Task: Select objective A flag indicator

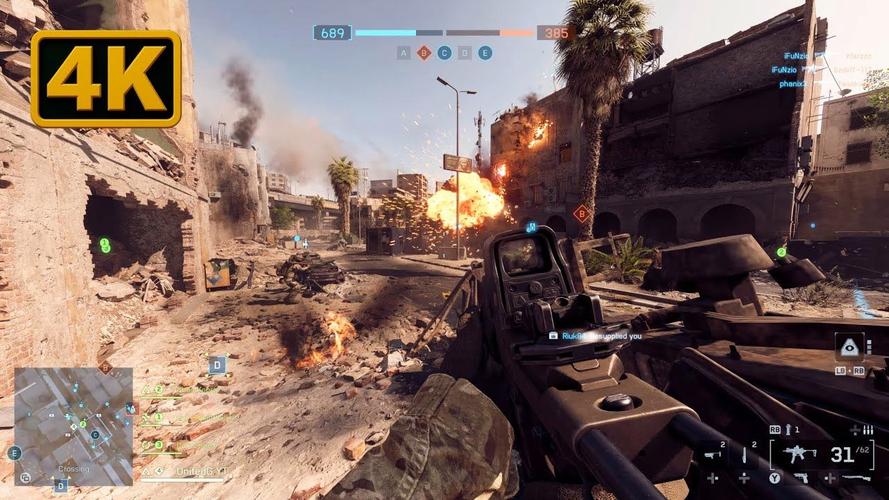Action: pos(403,53)
